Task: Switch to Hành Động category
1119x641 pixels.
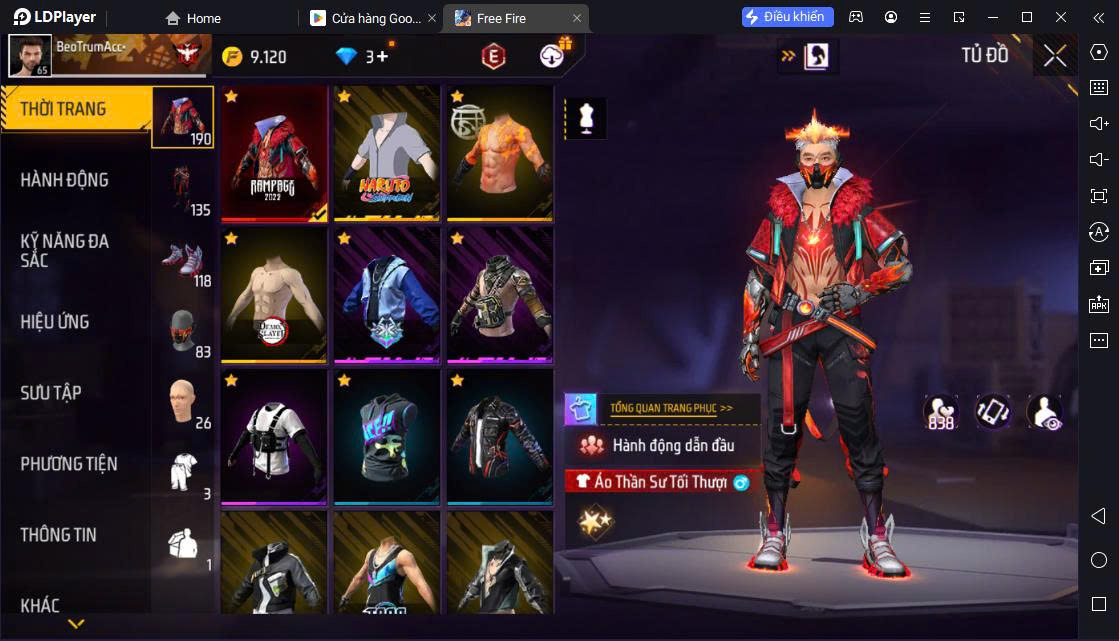Action: pos(65,180)
